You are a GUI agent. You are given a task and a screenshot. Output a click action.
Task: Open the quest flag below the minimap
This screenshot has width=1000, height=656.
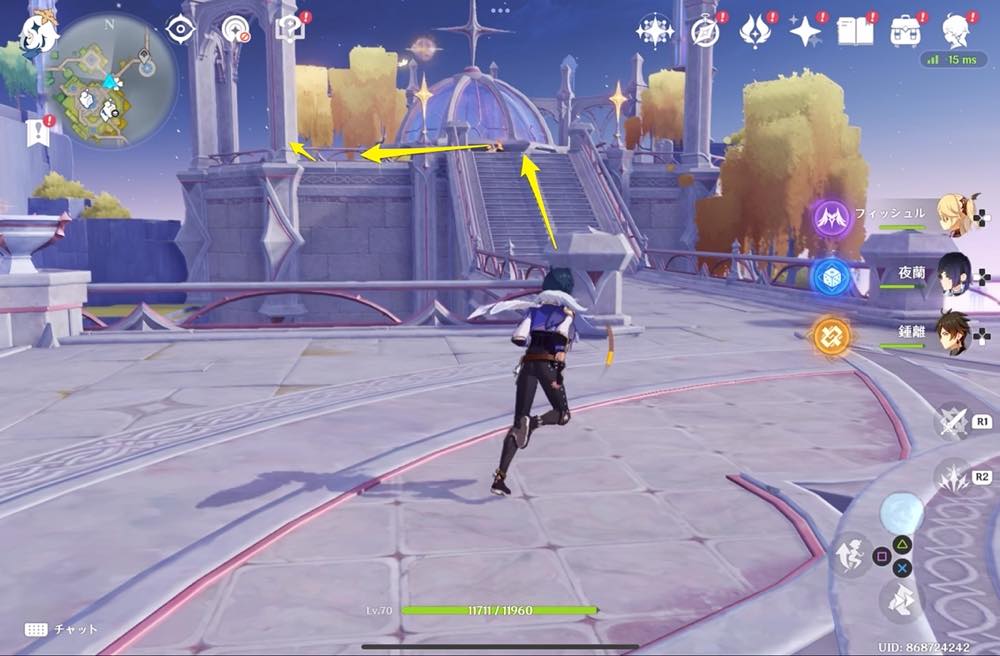(x=39, y=131)
